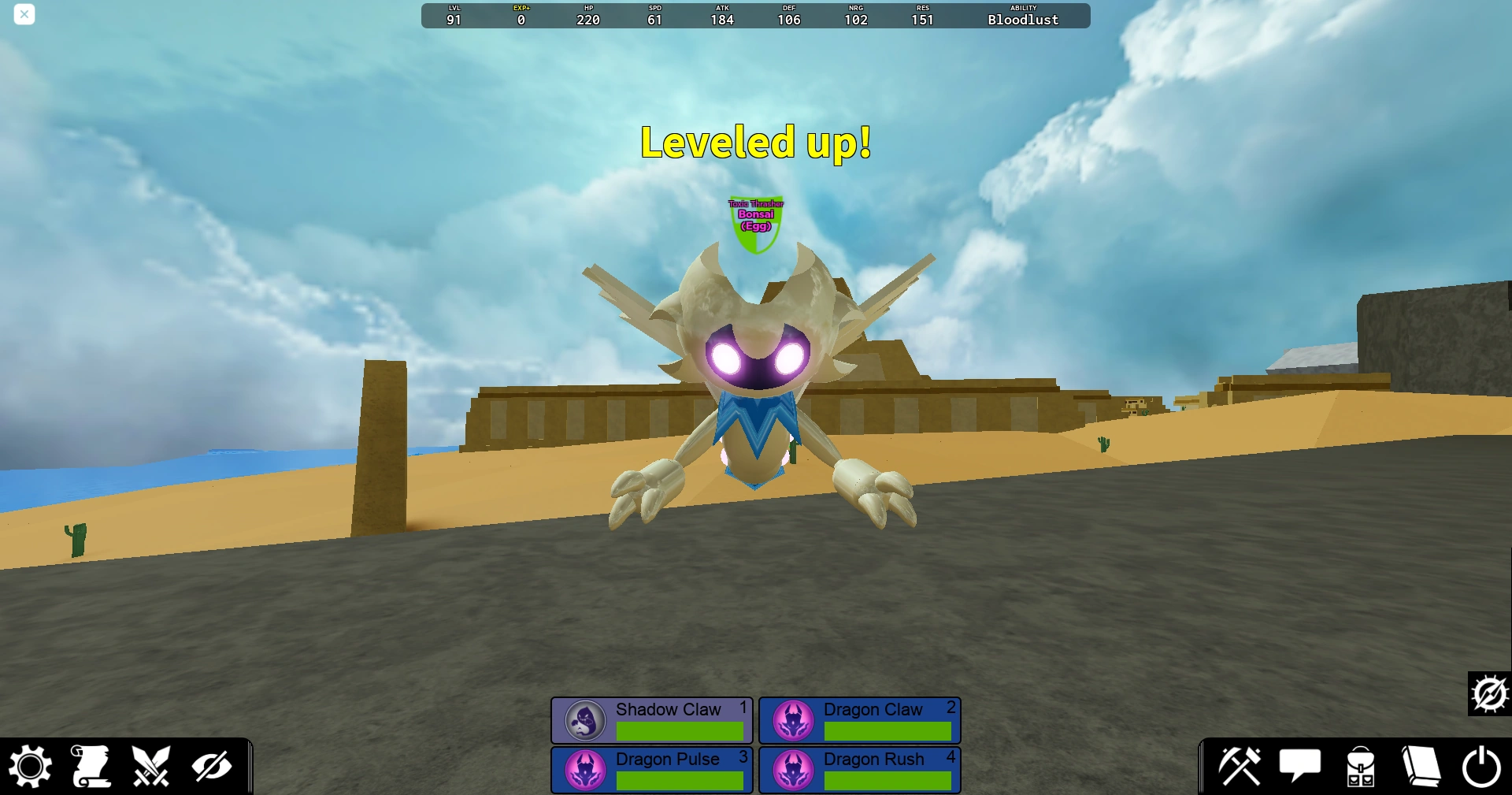Open the crafting pickaxe and hammer icon

coord(1240,765)
